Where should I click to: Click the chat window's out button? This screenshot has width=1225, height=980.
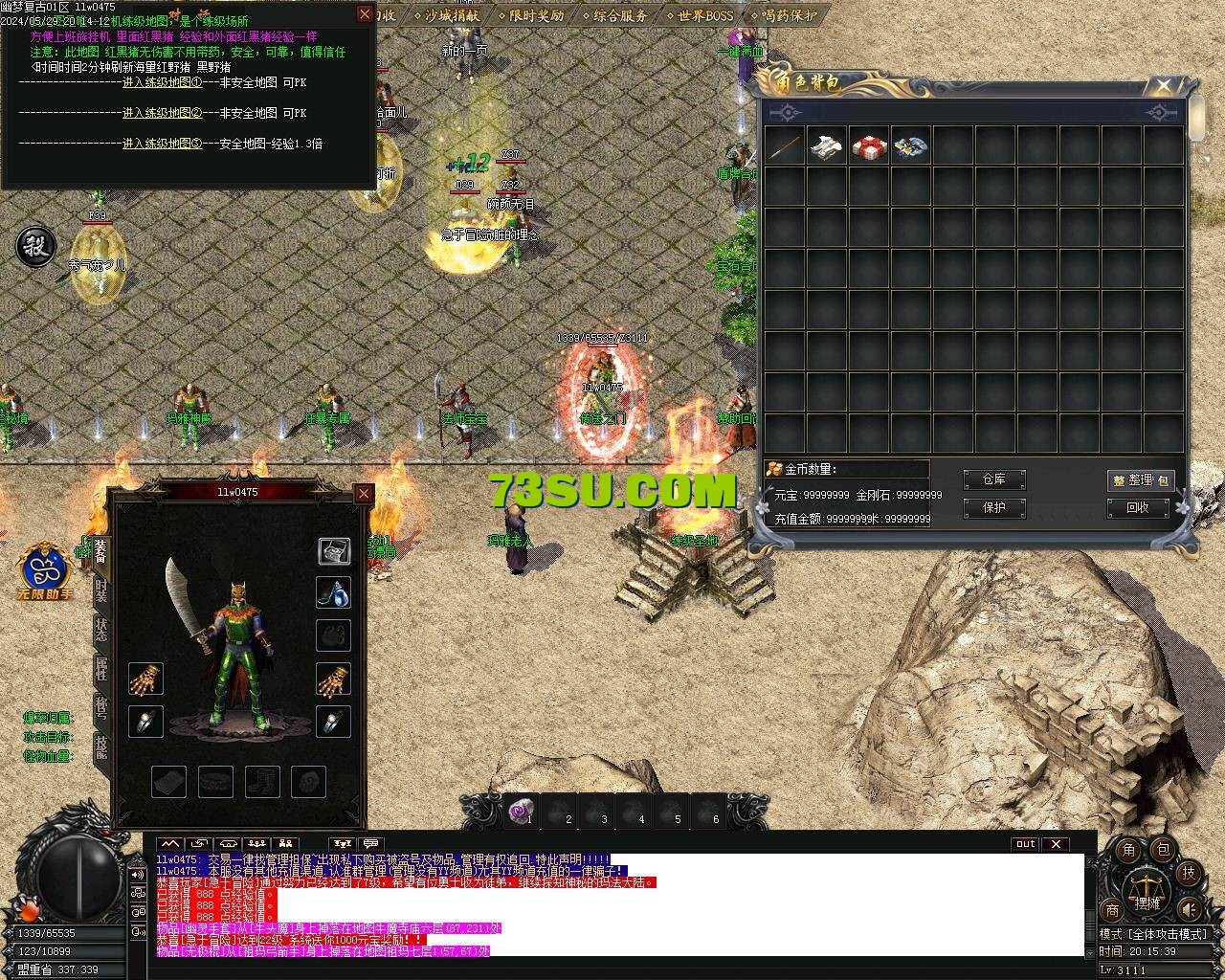tap(1025, 844)
